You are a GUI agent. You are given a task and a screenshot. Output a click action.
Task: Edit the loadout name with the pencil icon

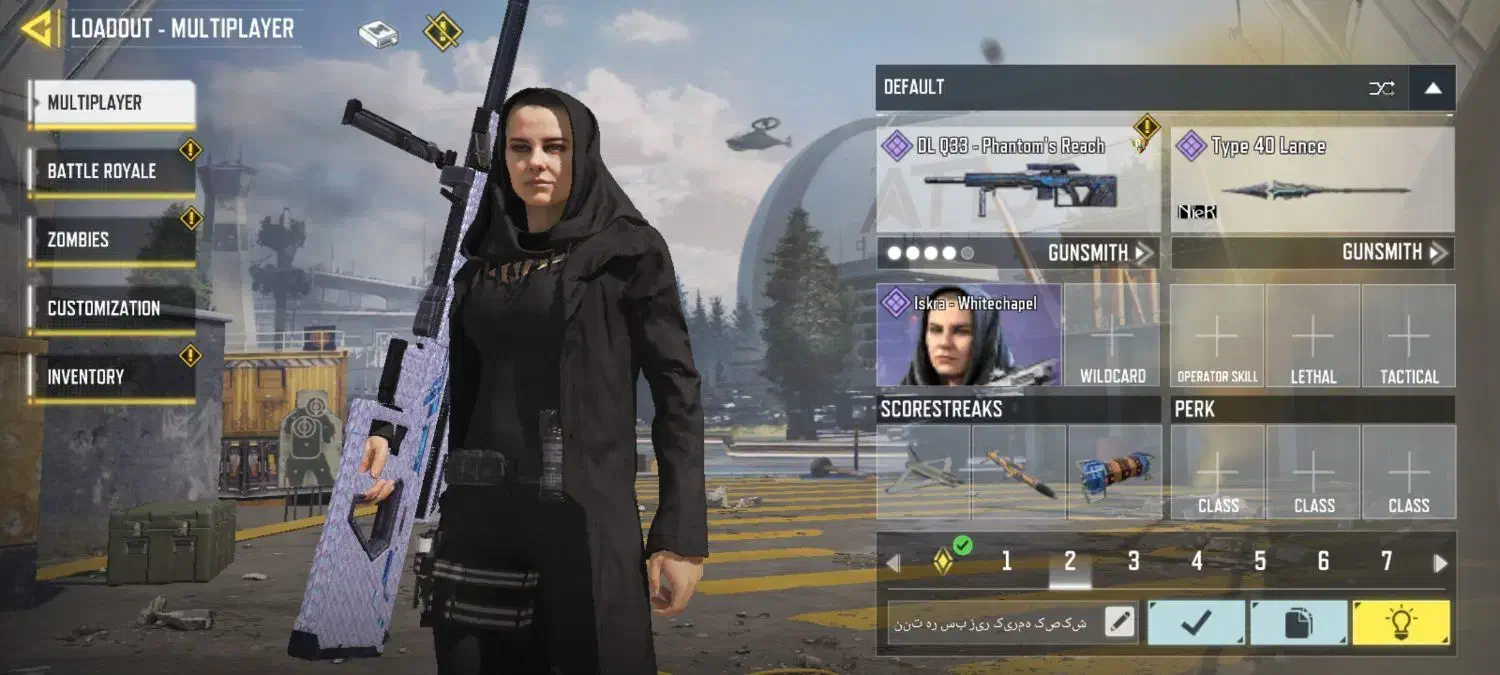click(1120, 623)
